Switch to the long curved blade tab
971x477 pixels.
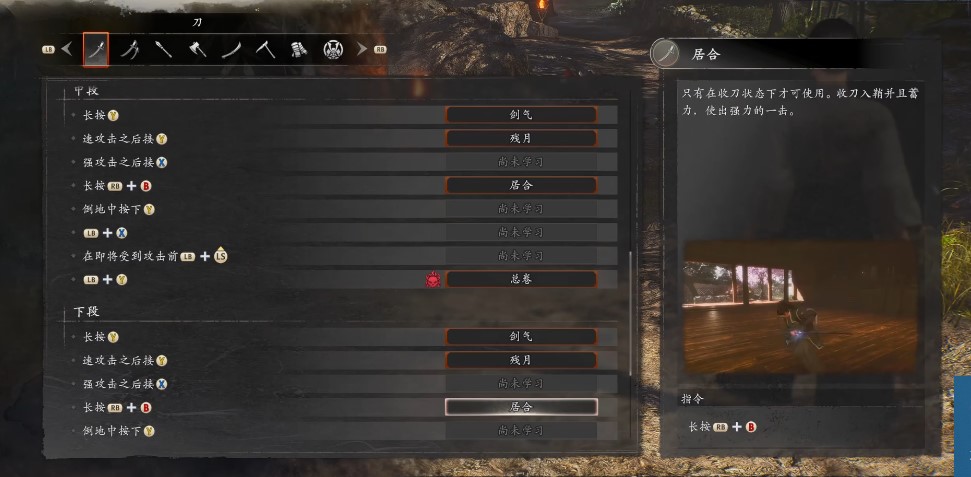(232, 48)
